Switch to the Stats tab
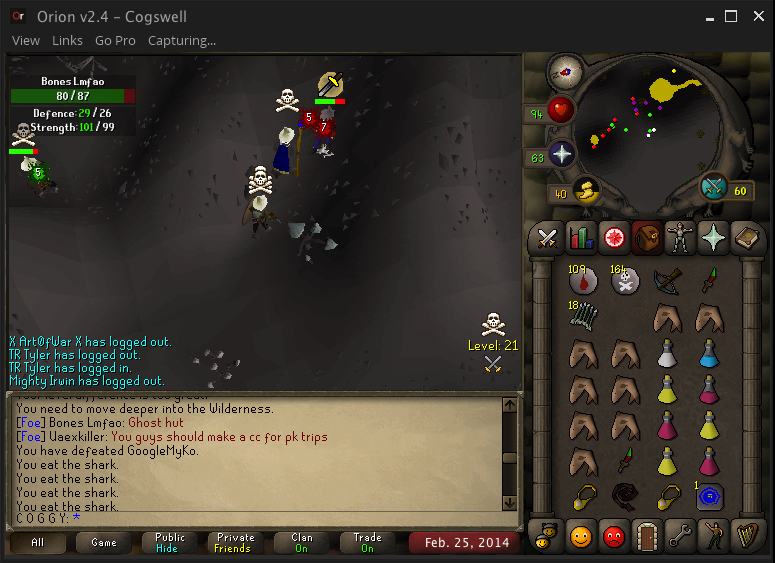Viewport: 775px width, 563px height. coord(581,237)
